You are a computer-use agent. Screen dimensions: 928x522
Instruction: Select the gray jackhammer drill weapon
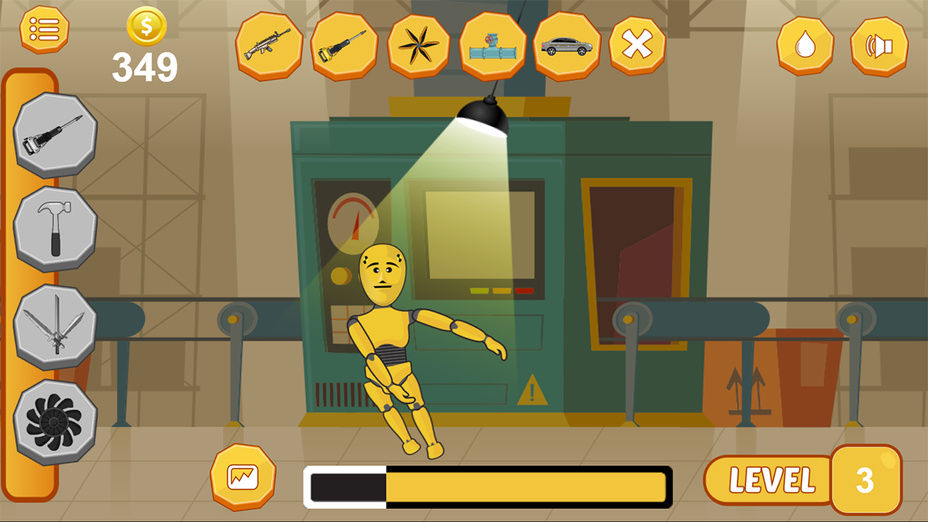[55, 135]
